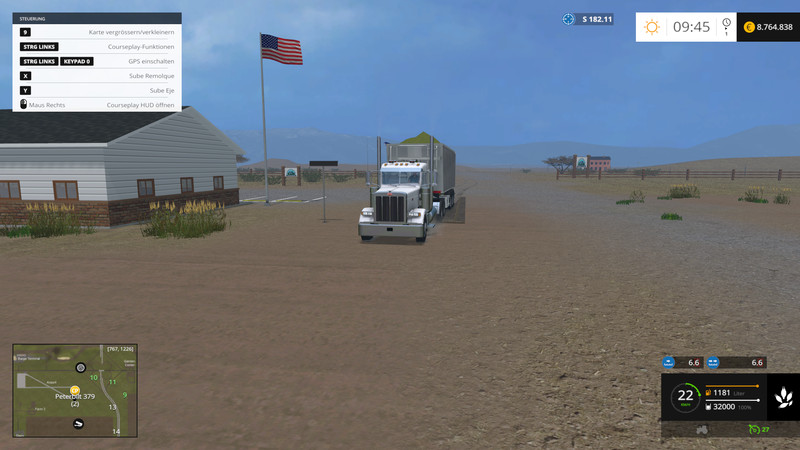Click the tire icon marker on minimap
Screen dimensions: 800x450
(81, 368)
